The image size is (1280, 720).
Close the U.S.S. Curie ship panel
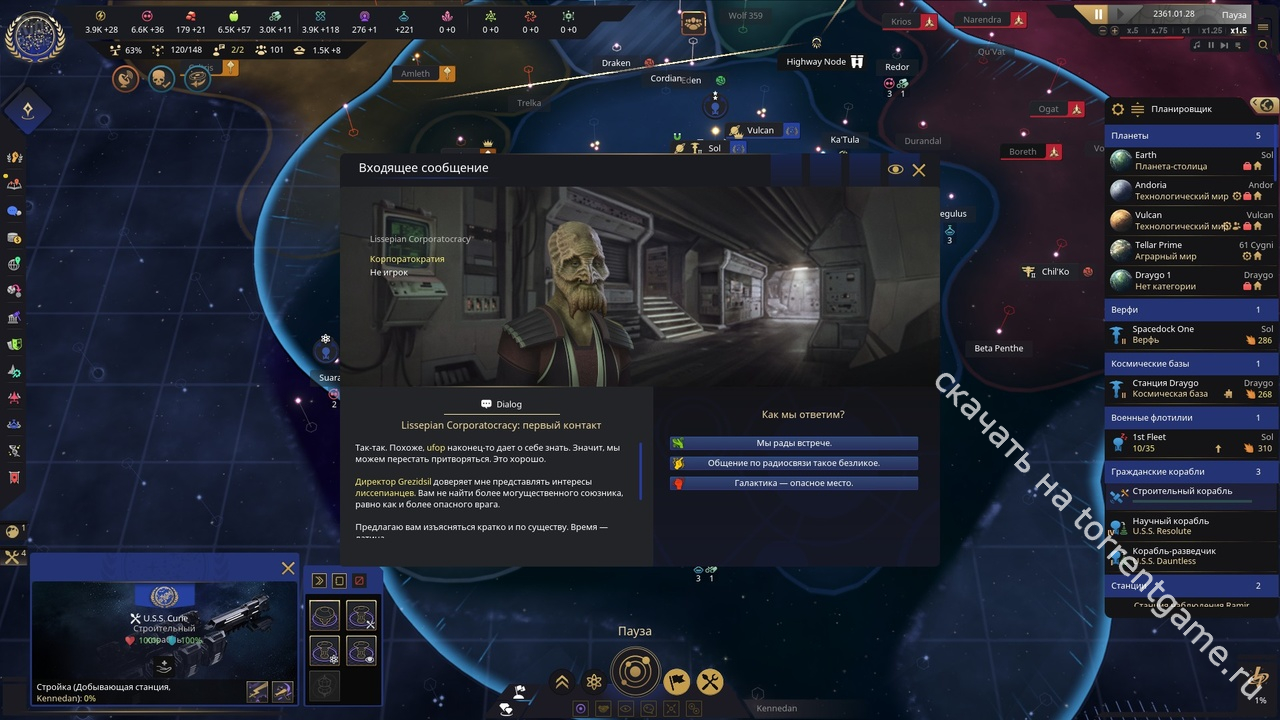(x=288, y=568)
